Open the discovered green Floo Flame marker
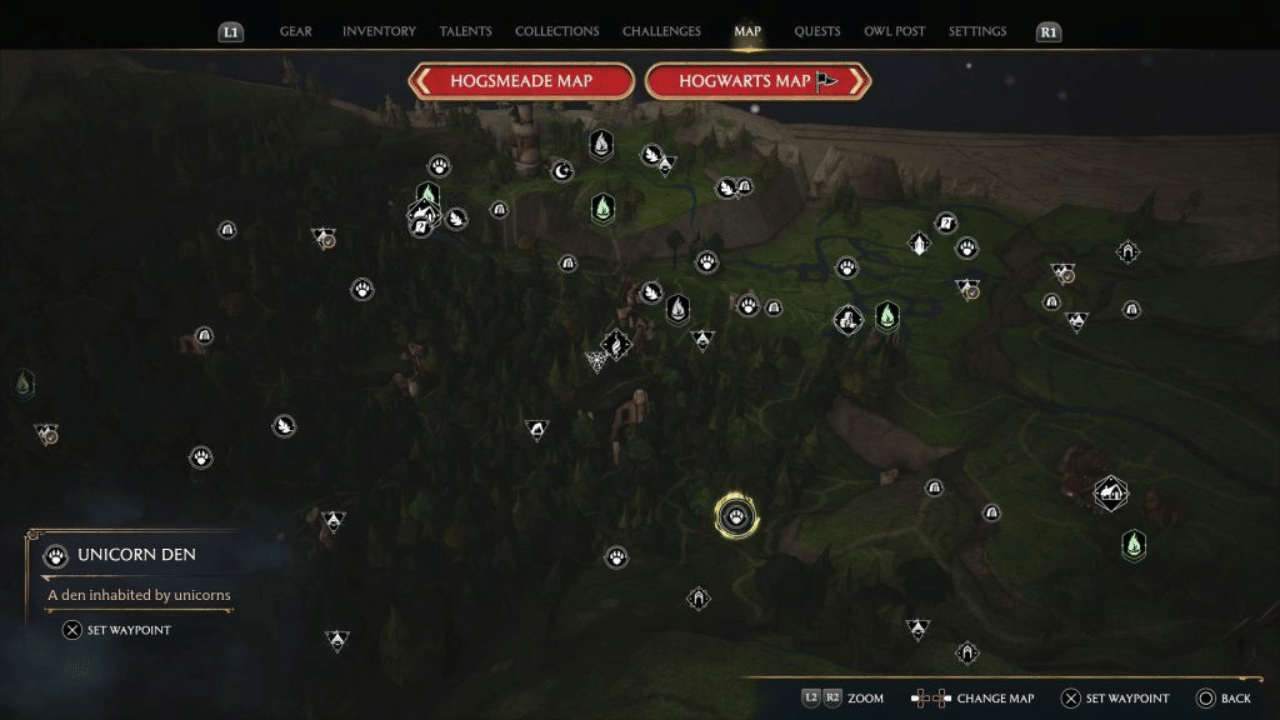The height and width of the screenshot is (720, 1280). click(603, 208)
